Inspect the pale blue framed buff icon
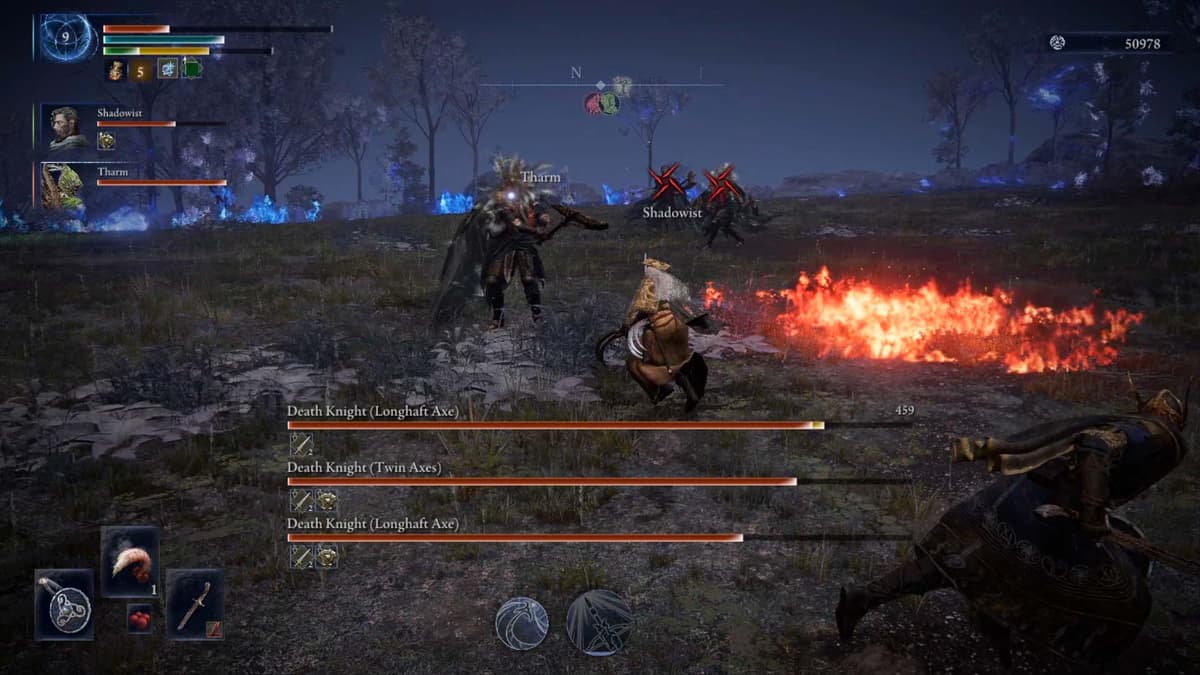The image size is (1200, 675). (167, 69)
